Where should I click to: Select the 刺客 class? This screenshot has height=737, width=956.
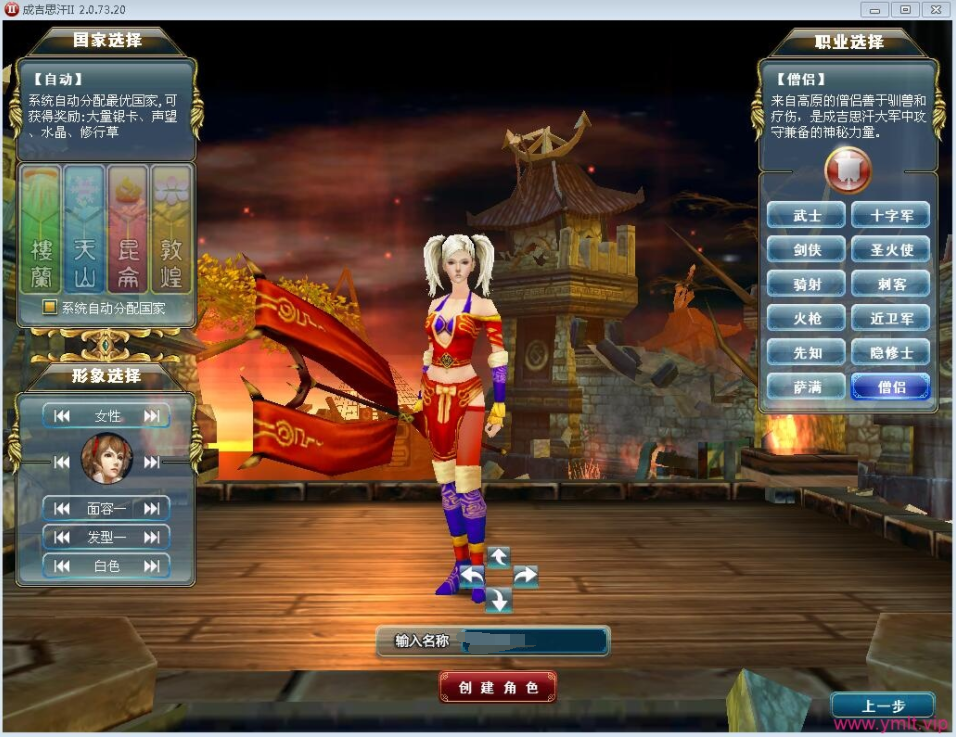pyautogui.click(x=890, y=284)
